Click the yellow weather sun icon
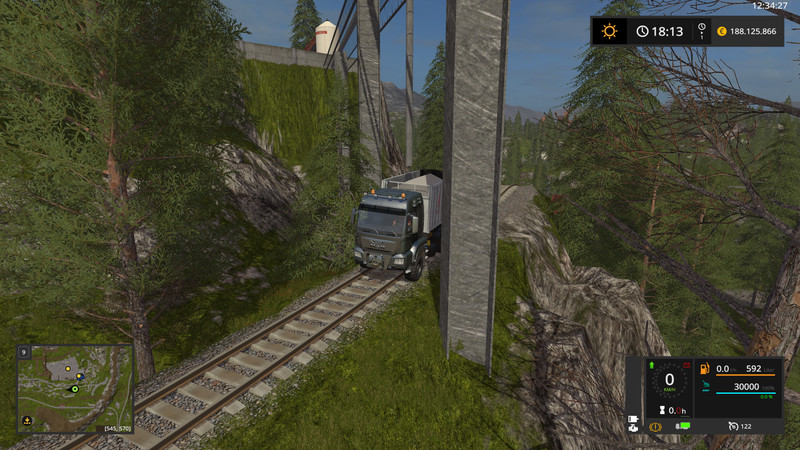This screenshot has height=450, width=800. pyautogui.click(x=610, y=31)
